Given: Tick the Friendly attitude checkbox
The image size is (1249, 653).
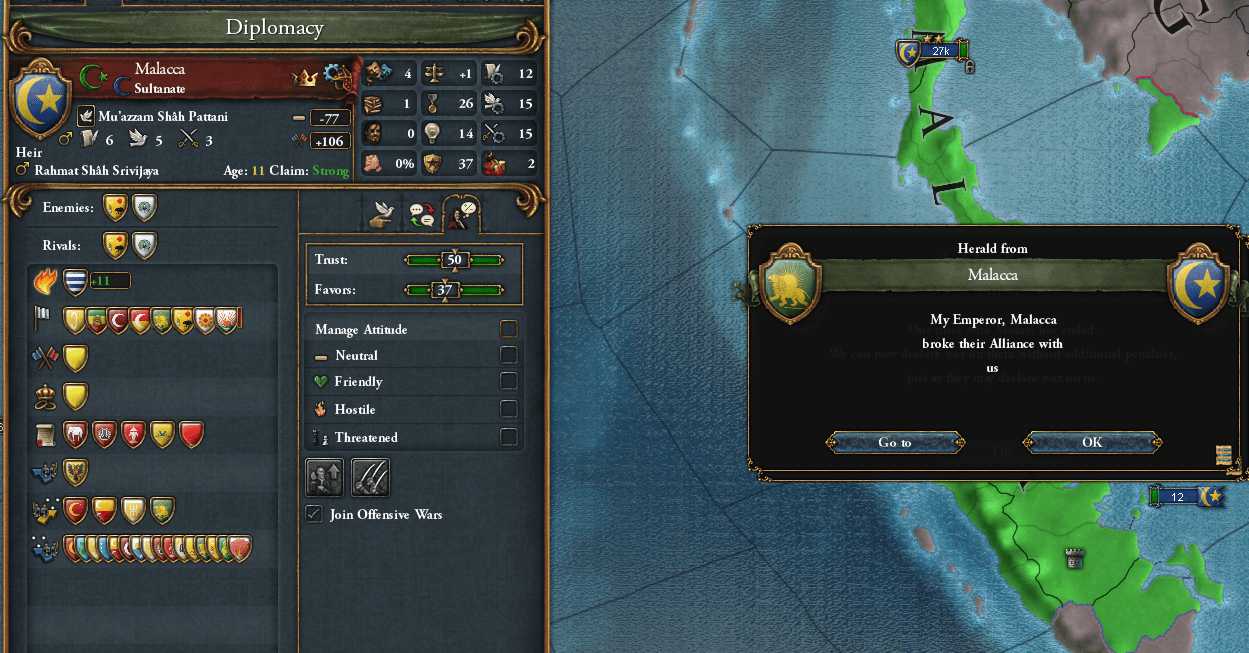Looking at the screenshot, I should click(509, 381).
